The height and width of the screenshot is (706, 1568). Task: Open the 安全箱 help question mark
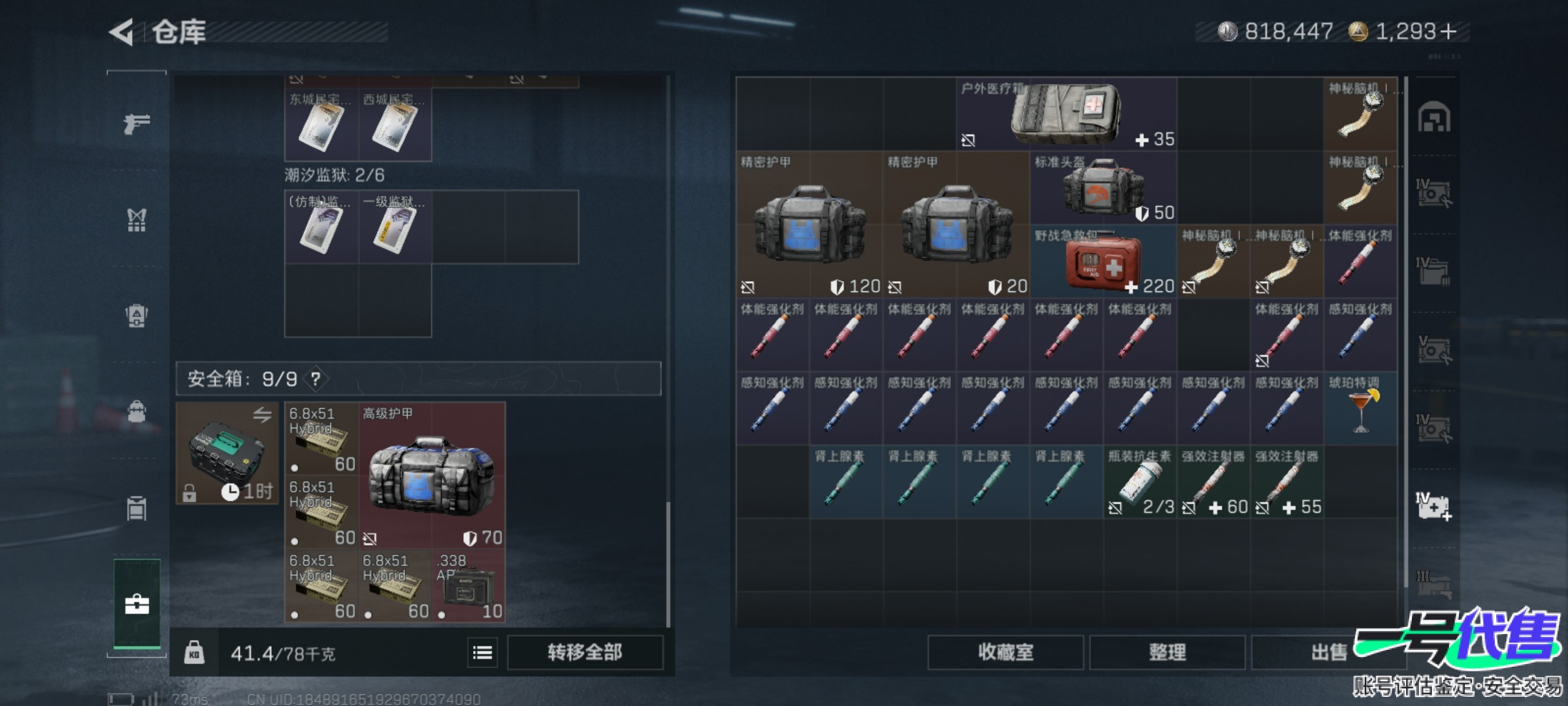click(316, 378)
